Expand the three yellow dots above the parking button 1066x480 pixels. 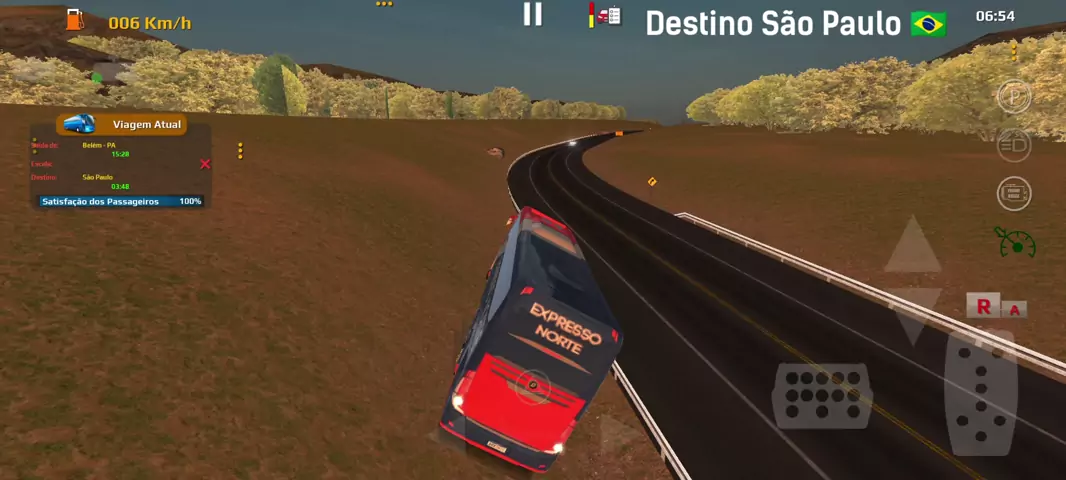[1014, 51]
